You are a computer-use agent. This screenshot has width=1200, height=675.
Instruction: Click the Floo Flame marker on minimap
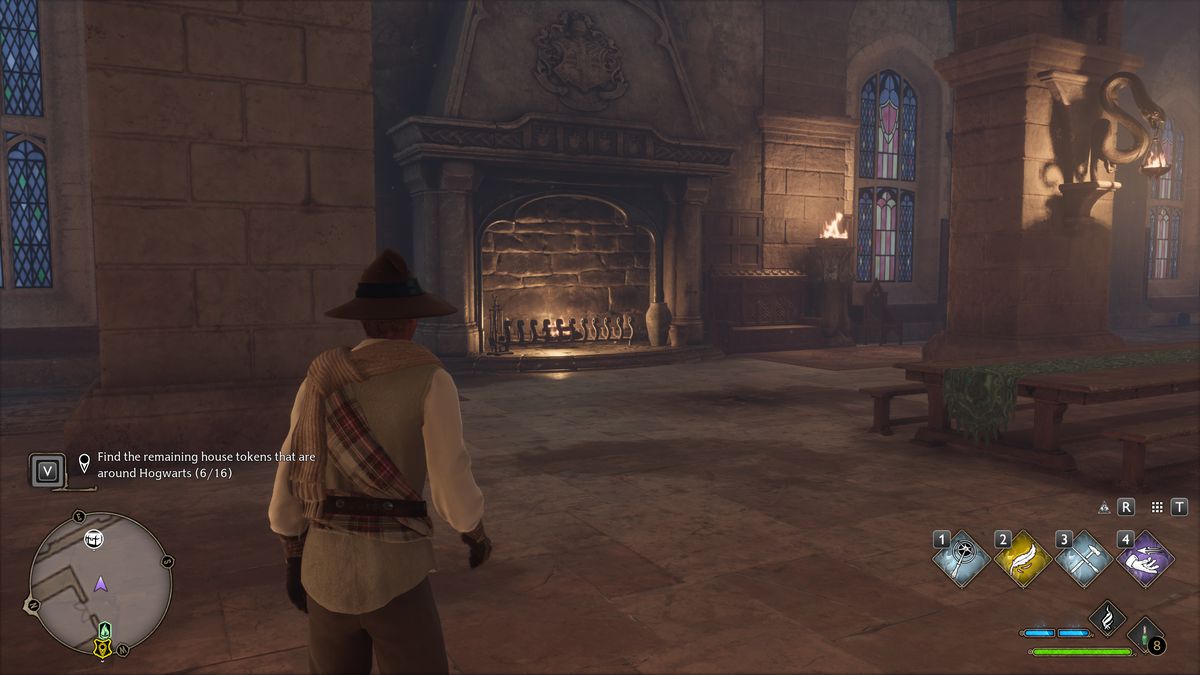pyautogui.click(x=104, y=630)
